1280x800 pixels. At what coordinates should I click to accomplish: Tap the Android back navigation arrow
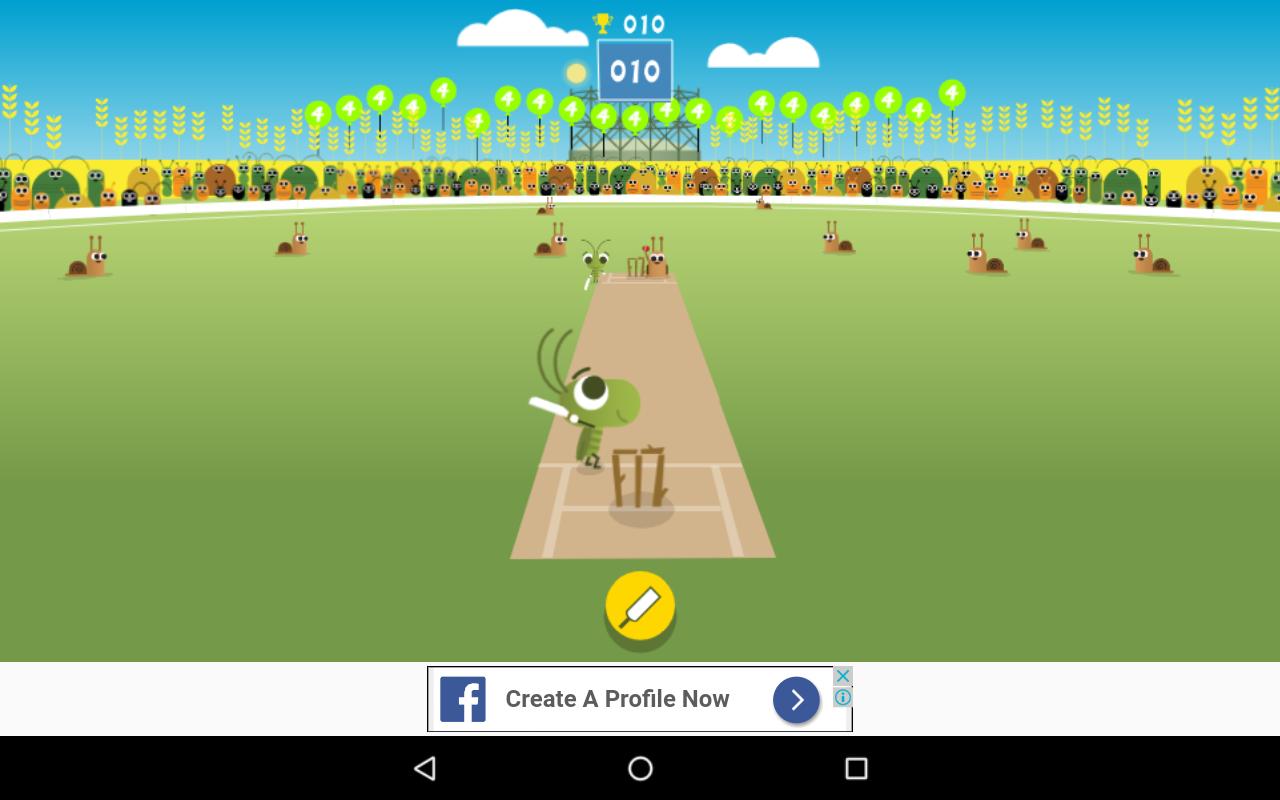pyautogui.click(x=424, y=768)
